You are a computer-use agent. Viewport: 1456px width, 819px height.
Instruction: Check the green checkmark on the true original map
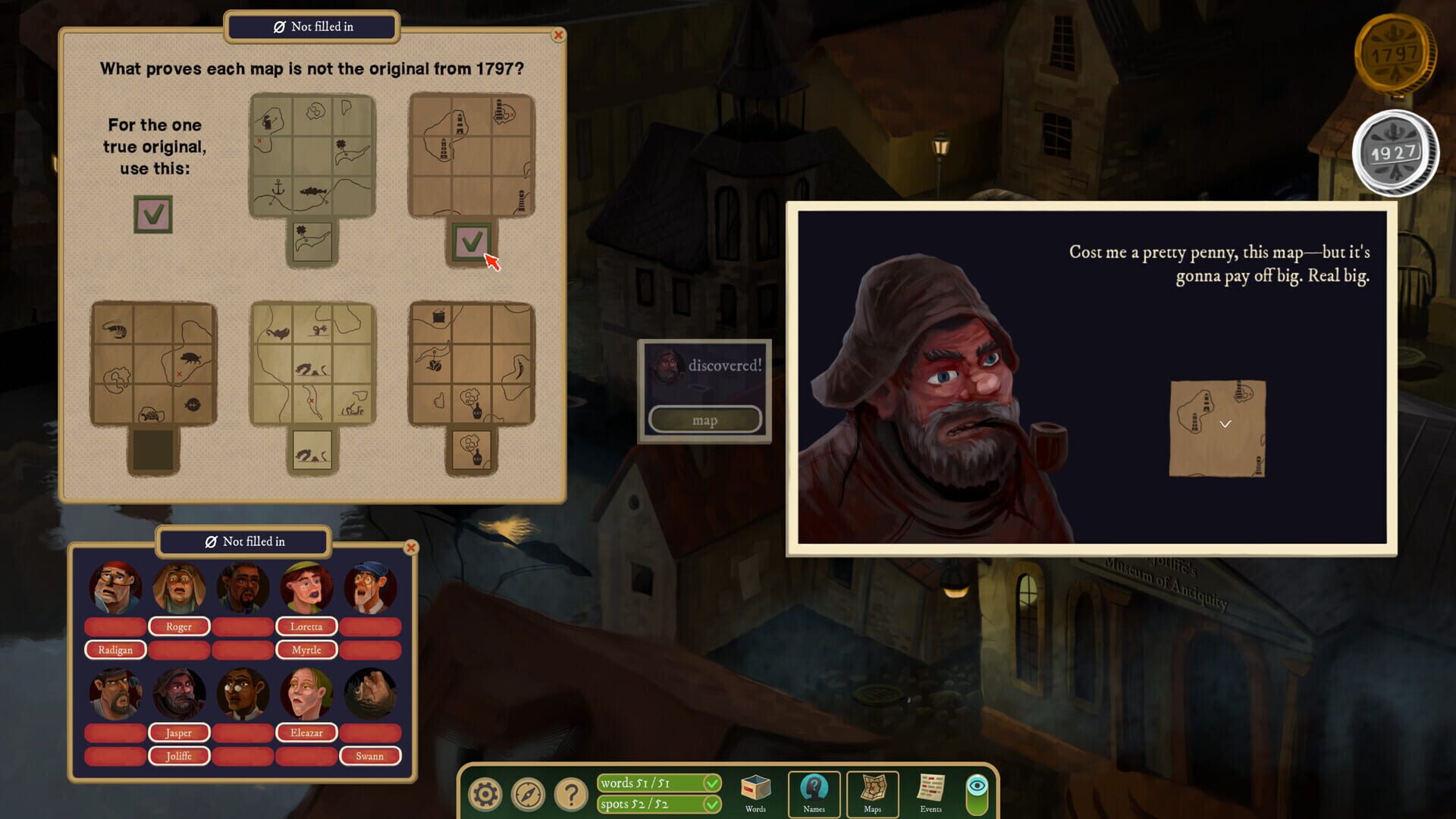tap(152, 214)
